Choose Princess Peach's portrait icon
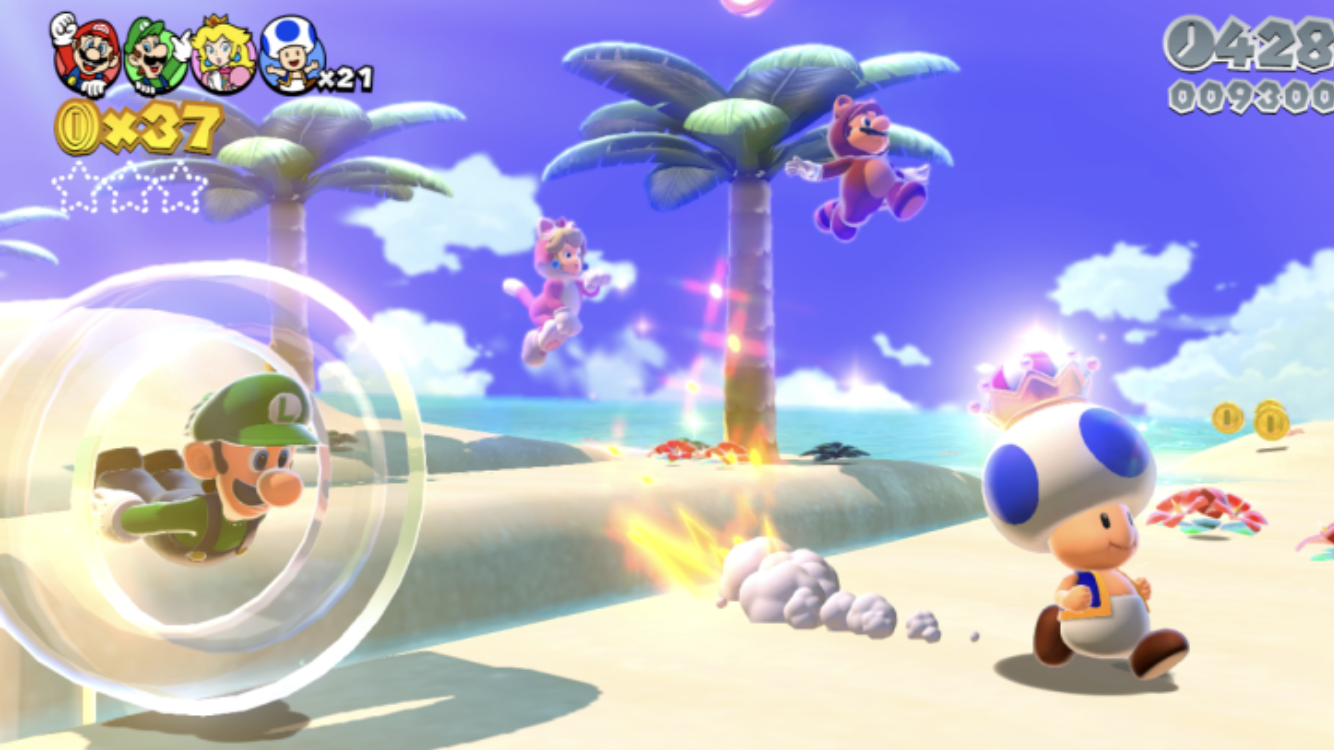This screenshot has height=750, width=1334. pos(222,55)
